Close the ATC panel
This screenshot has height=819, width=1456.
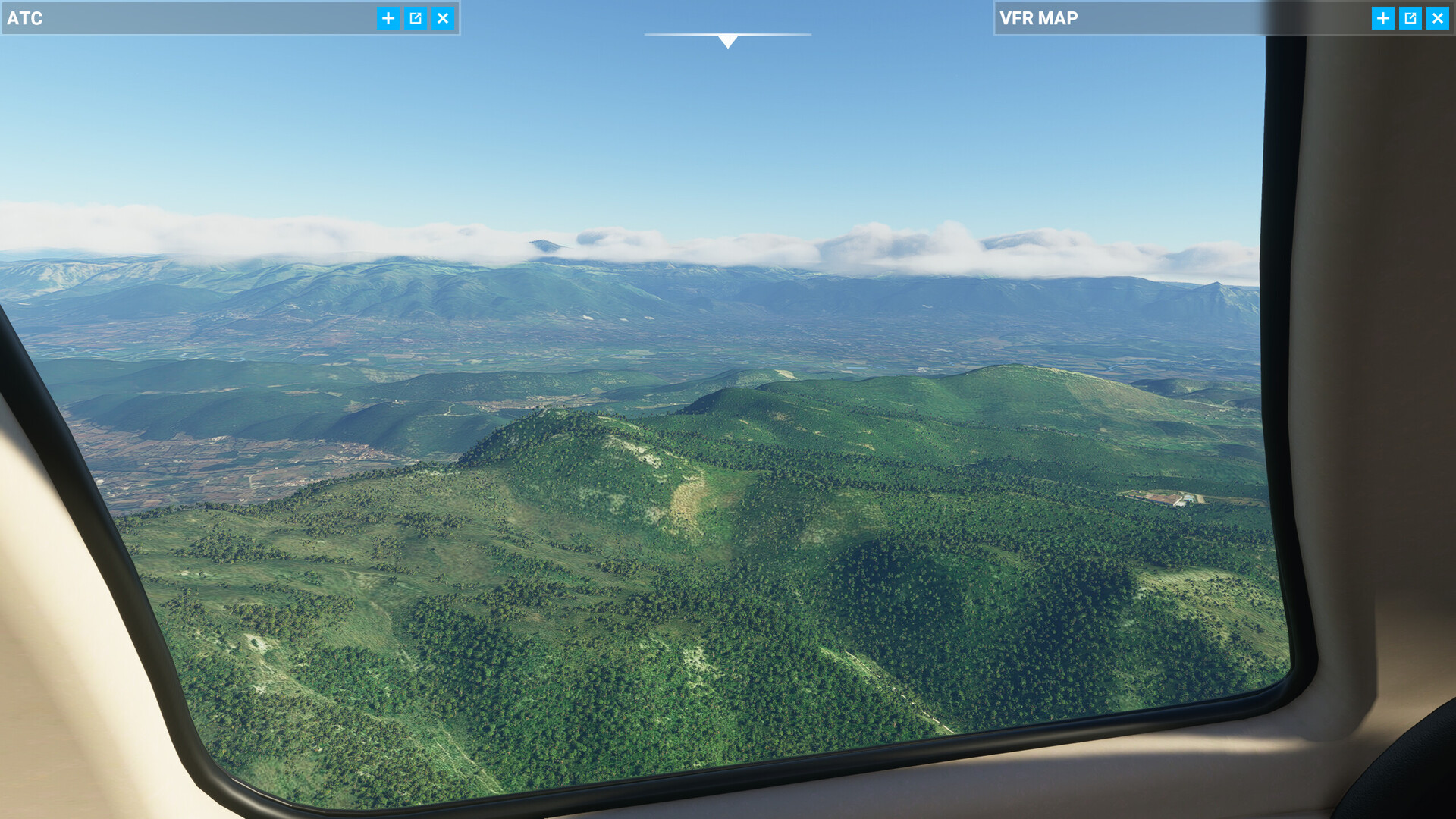[443, 18]
